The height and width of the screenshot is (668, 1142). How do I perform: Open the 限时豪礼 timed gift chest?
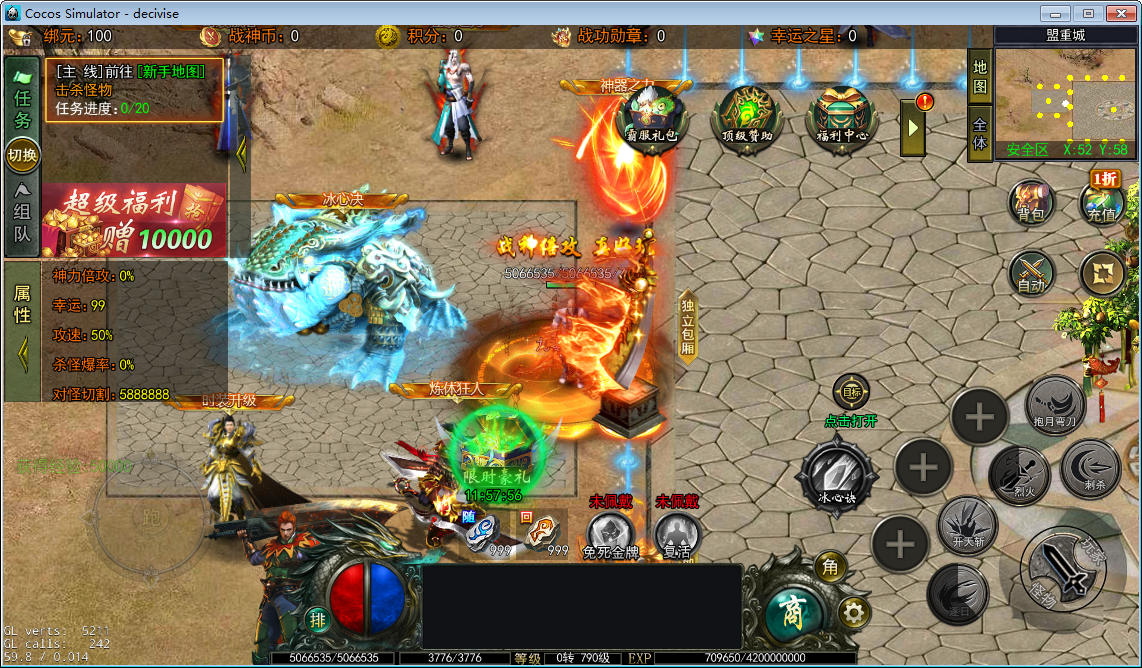coord(493,455)
